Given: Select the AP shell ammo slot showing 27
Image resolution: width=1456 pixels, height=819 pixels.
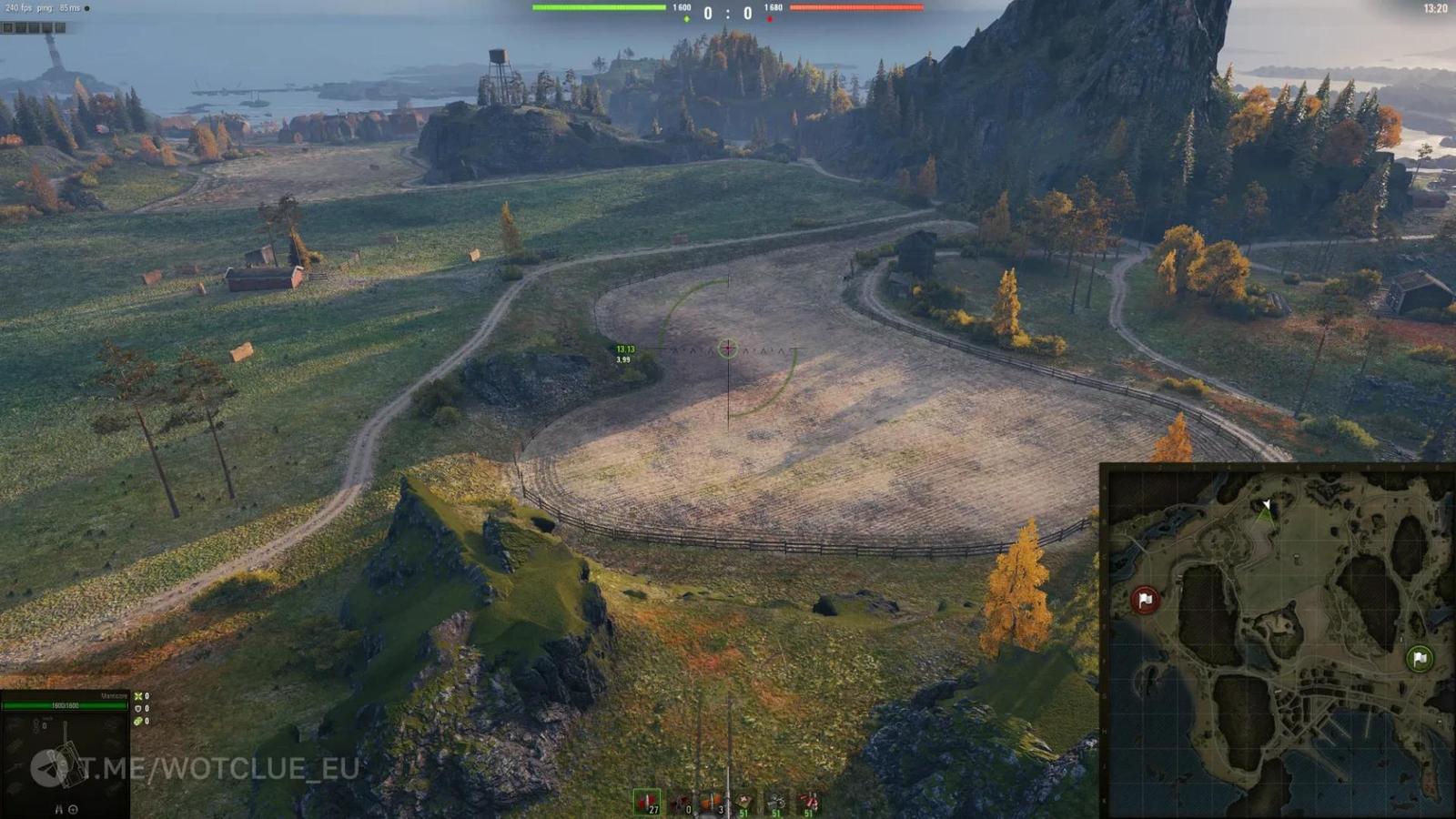Looking at the screenshot, I should coord(649,801).
